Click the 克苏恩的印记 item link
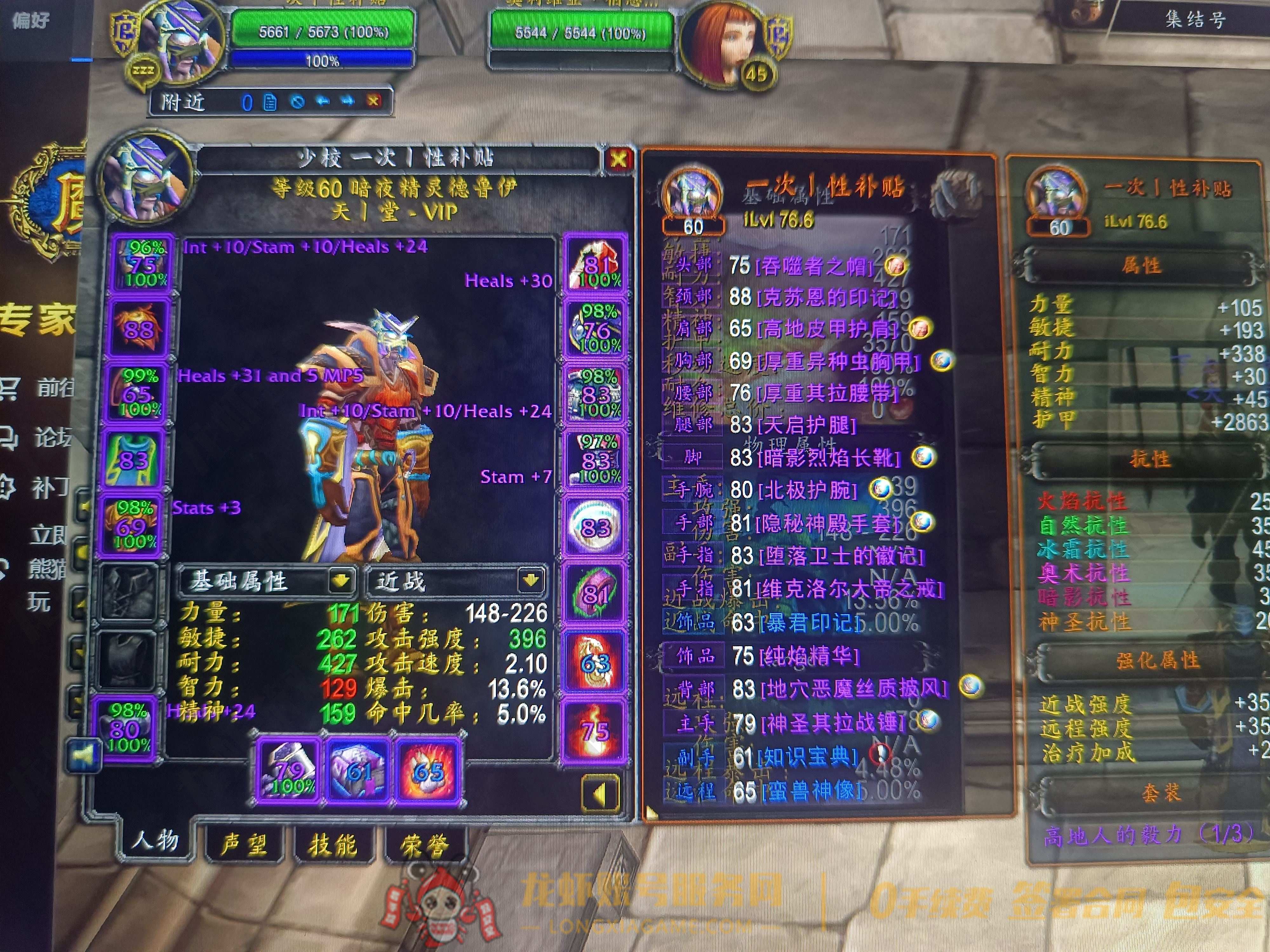This screenshot has height=952, width=1270. pyautogui.click(x=825, y=297)
